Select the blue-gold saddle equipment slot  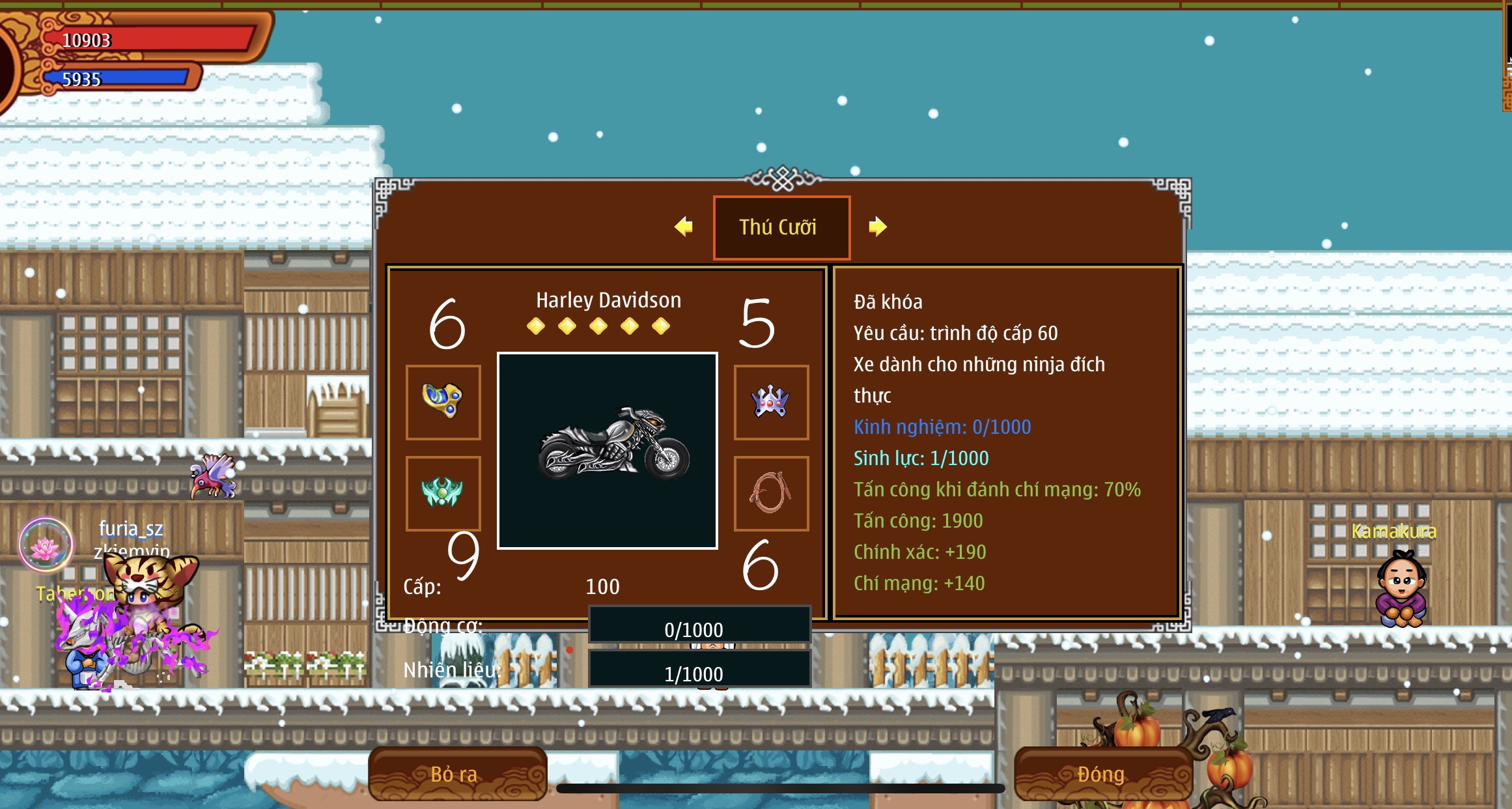pyautogui.click(x=443, y=402)
